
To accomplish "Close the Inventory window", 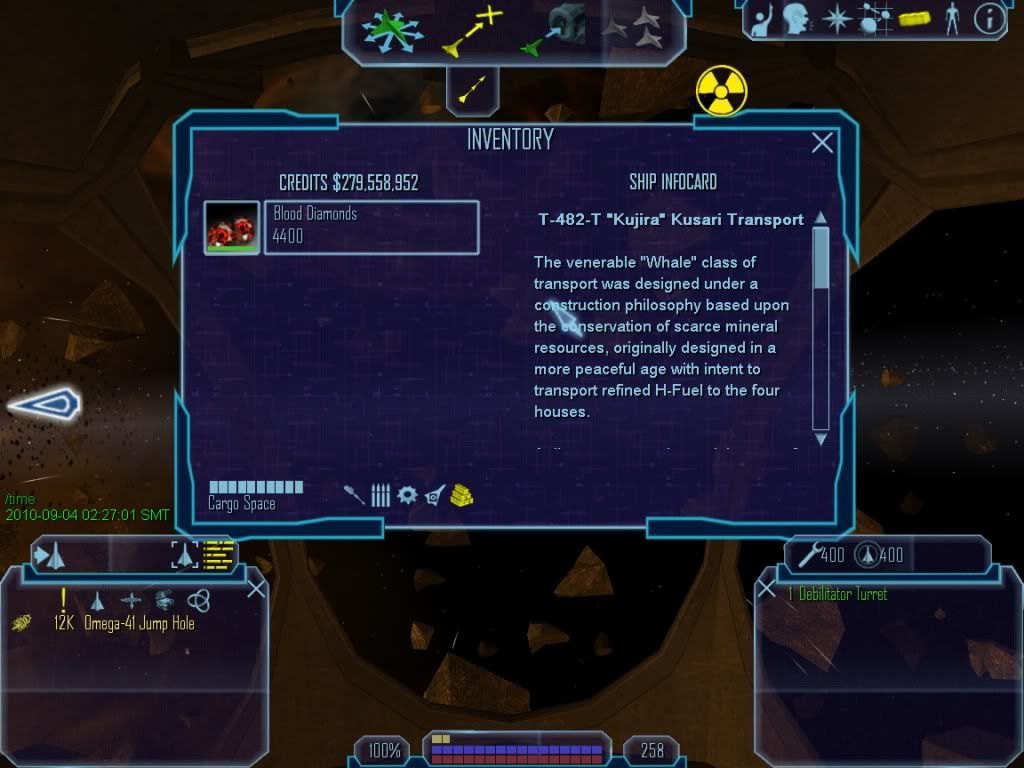I will tap(822, 143).
